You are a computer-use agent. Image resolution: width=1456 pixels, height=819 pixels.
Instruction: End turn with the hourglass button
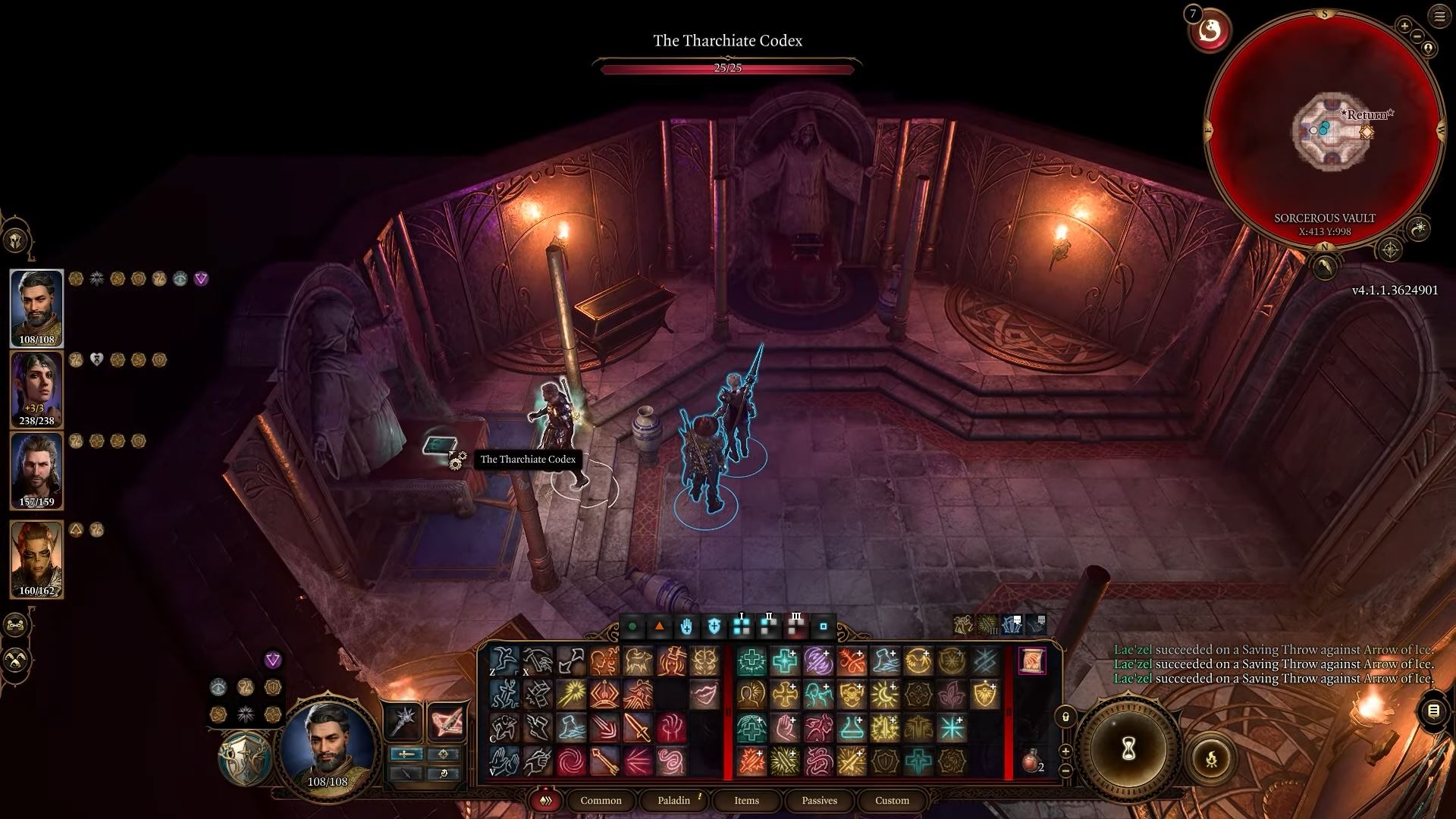[x=1128, y=749]
